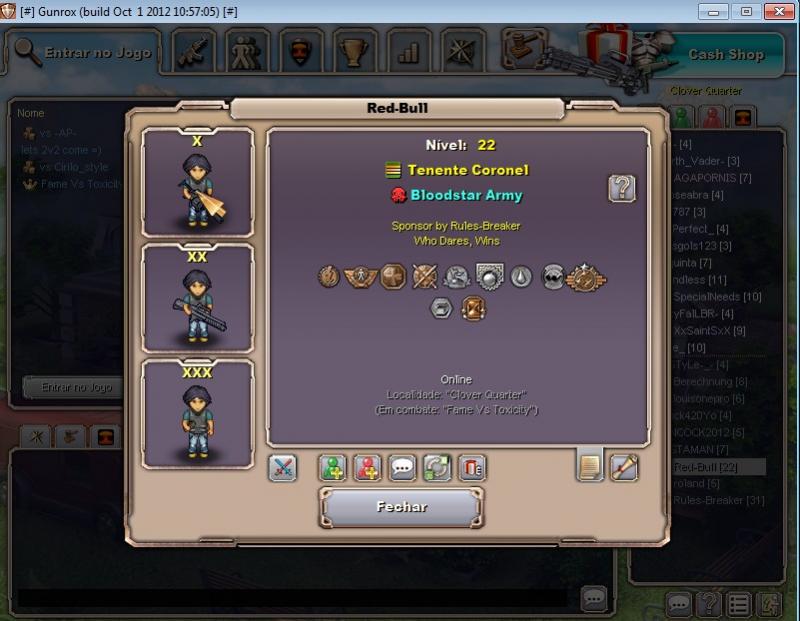This screenshot has width=800, height=621.
Task: Click the green circular arrows button
Action: coord(437,468)
